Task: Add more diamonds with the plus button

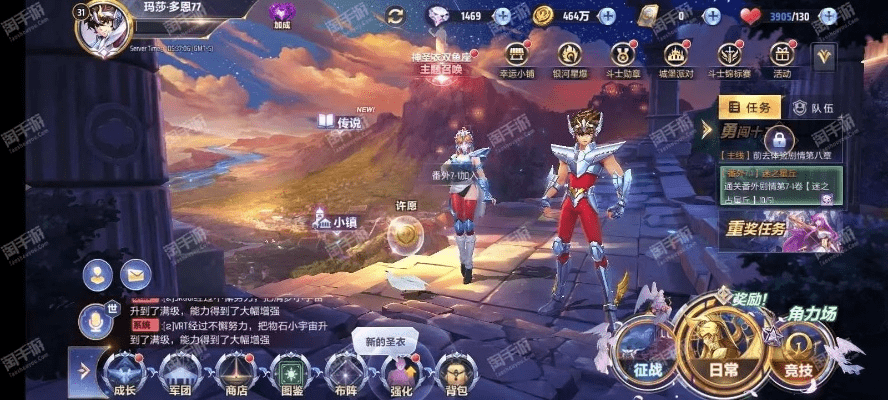Action: pos(502,16)
